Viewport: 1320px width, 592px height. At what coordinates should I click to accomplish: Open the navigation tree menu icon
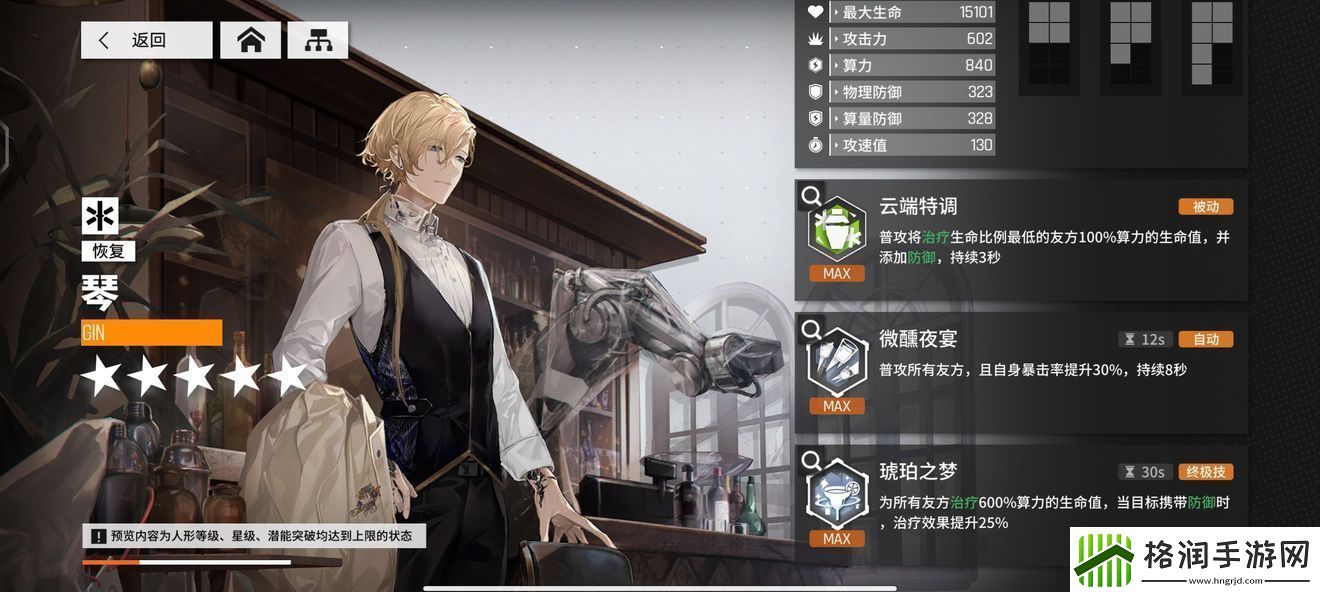(318, 40)
